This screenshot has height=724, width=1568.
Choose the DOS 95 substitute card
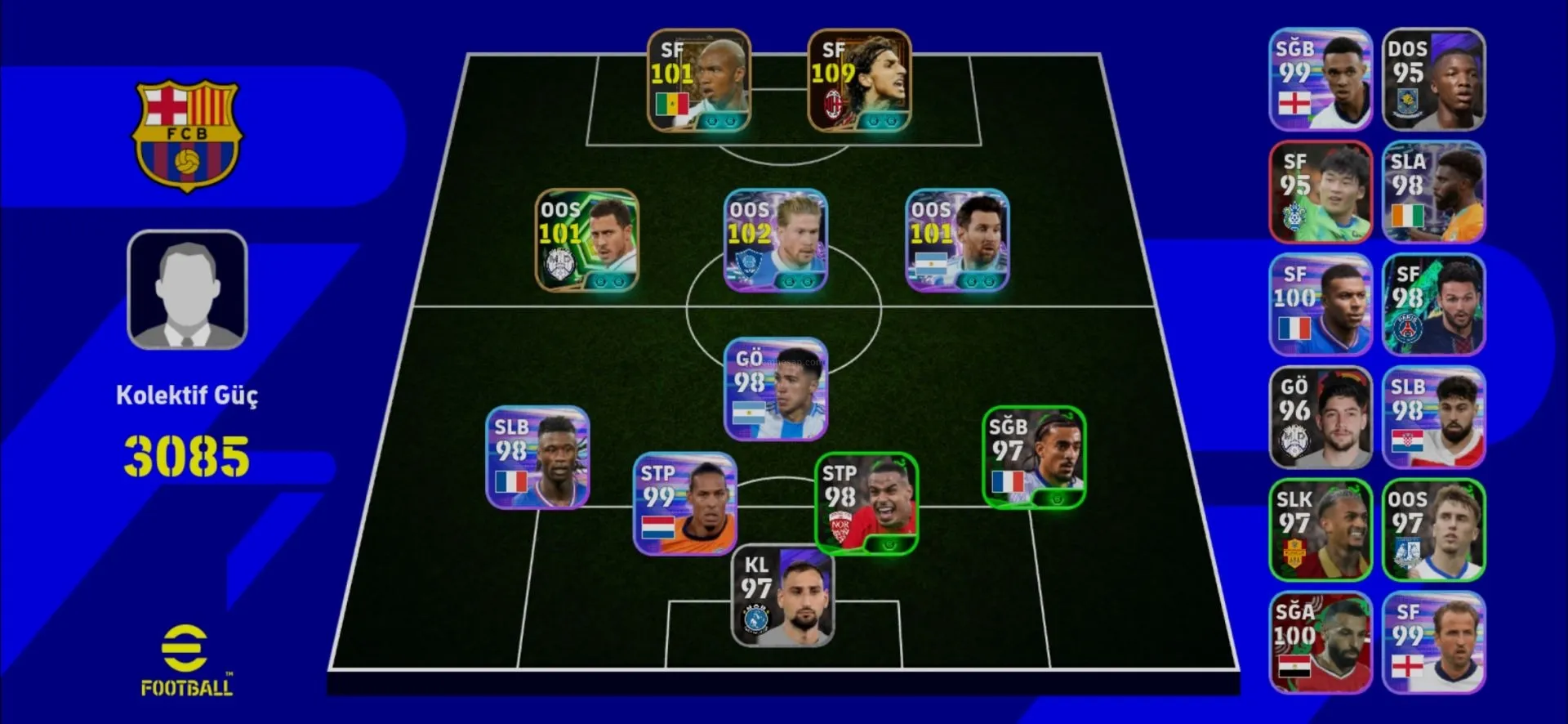pos(1433,80)
